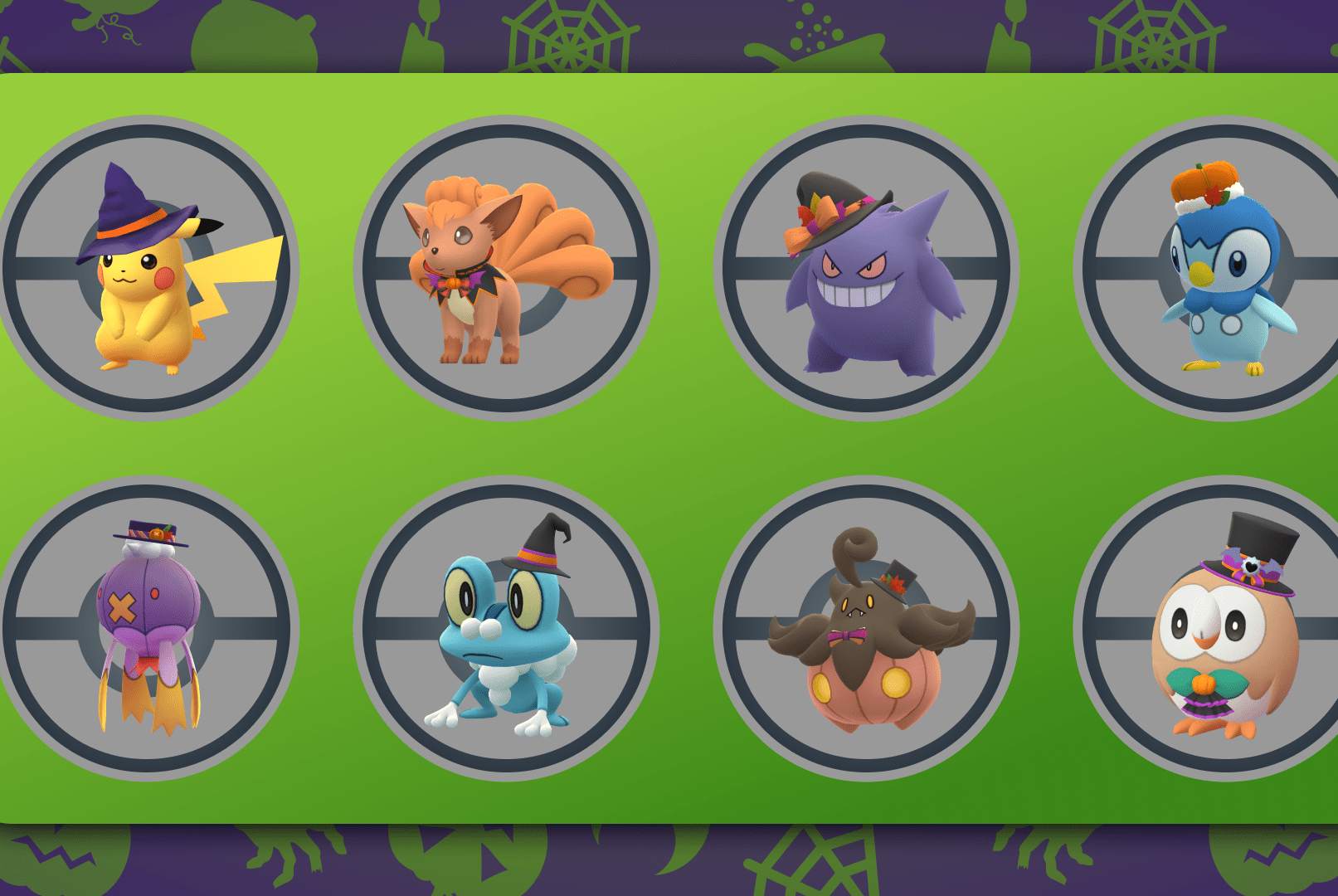Select the Gengar wearing a black hat
The image size is (1338, 896).
tap(866, 268)
